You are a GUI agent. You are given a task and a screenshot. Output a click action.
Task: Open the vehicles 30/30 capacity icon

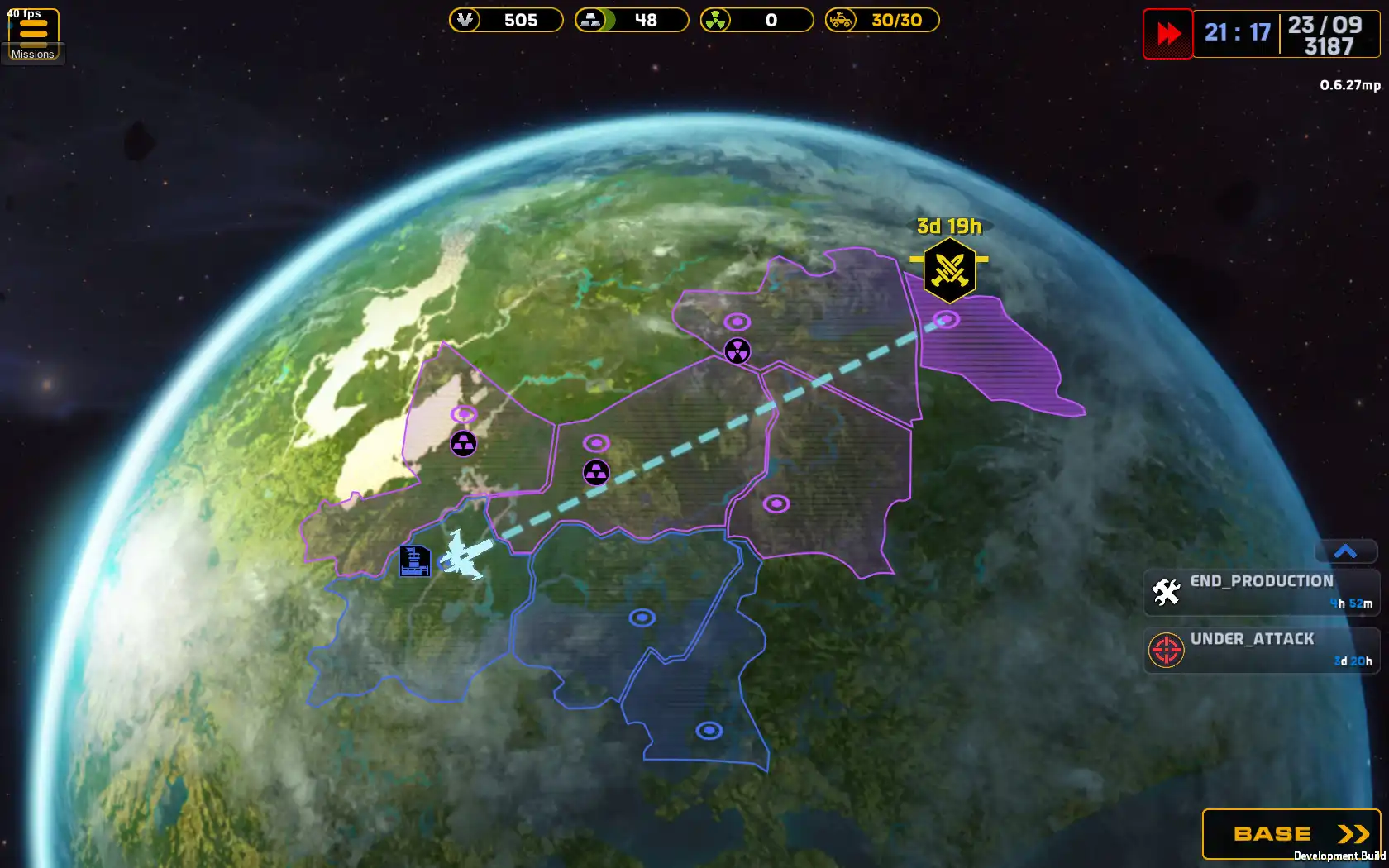[840, 21]
